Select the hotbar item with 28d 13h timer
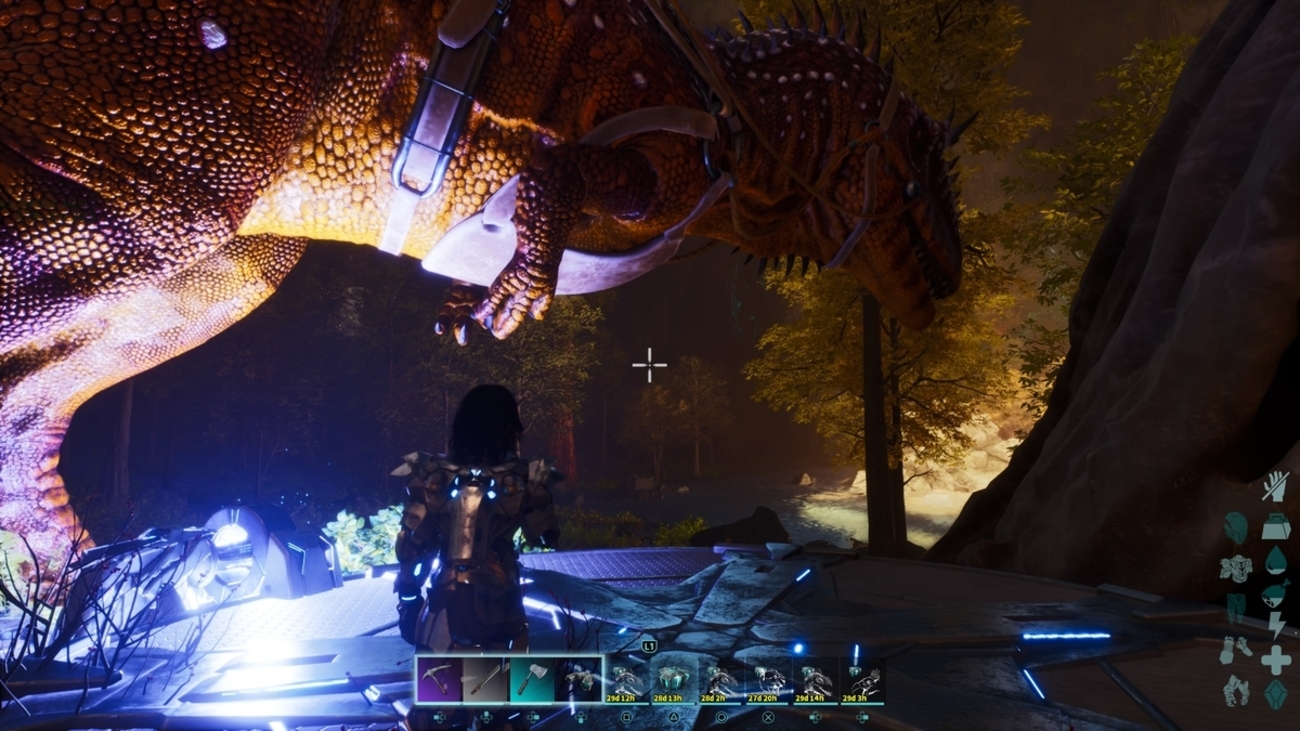This screenshot has height=731, width=1300. 674,679
